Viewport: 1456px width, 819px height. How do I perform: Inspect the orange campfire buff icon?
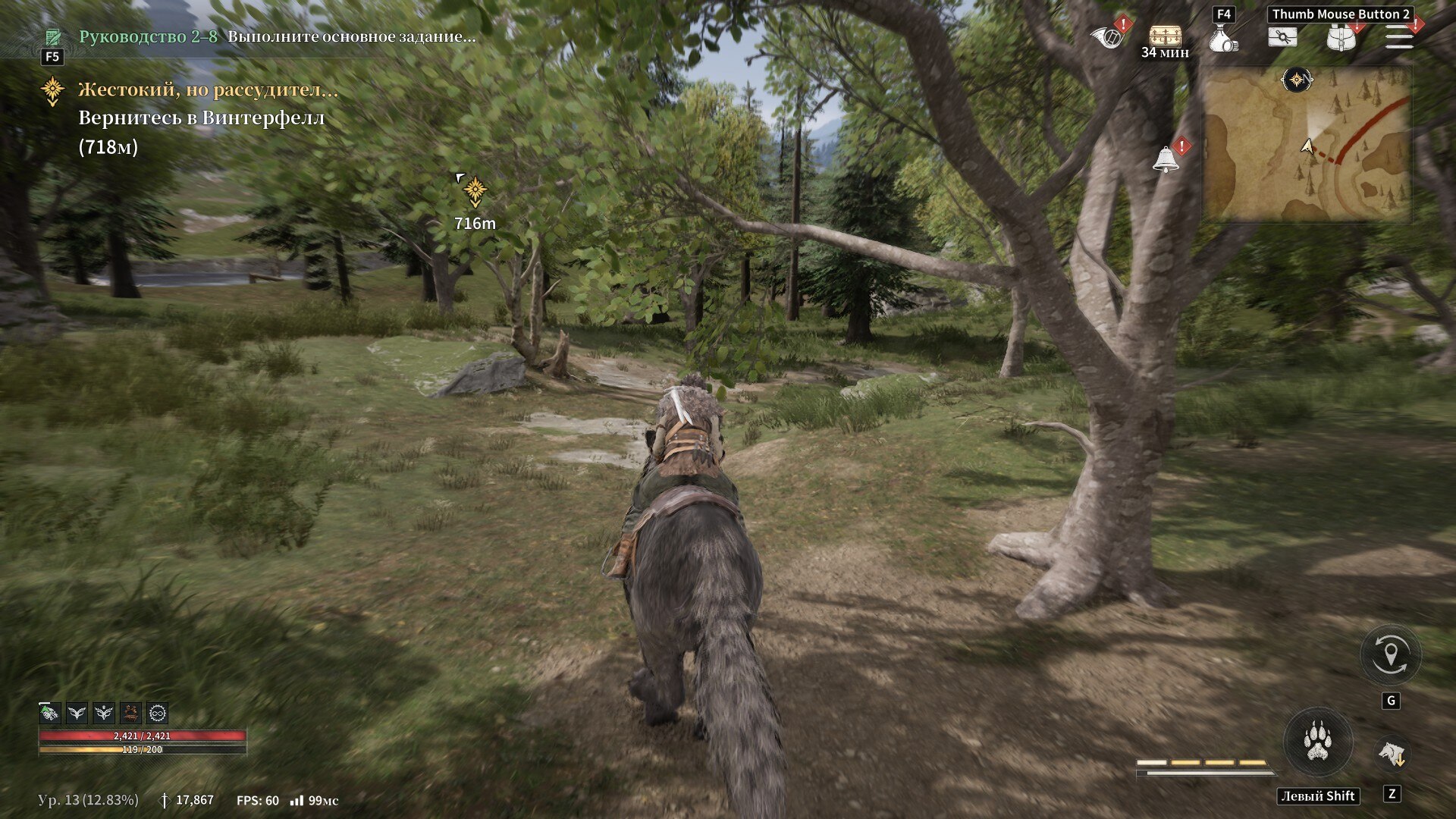coord(130,713)
